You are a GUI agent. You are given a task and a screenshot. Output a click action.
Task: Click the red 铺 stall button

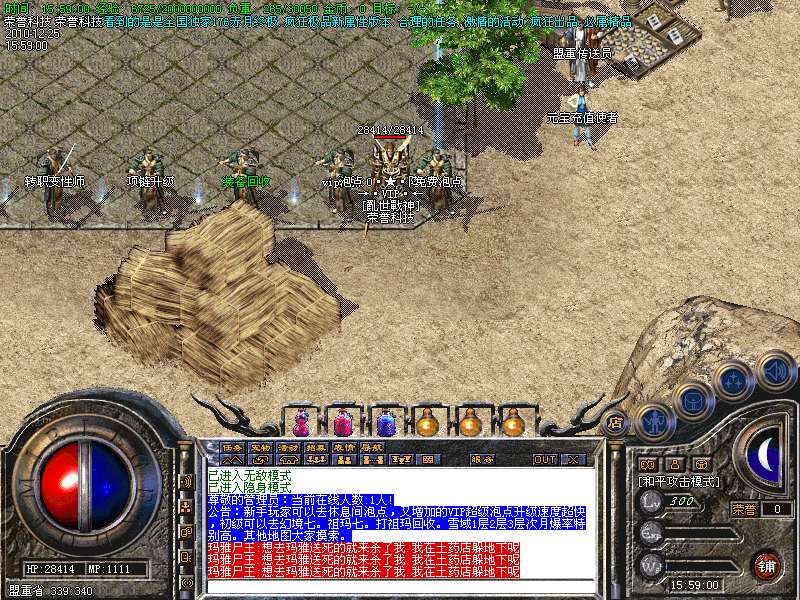(766, 564)
